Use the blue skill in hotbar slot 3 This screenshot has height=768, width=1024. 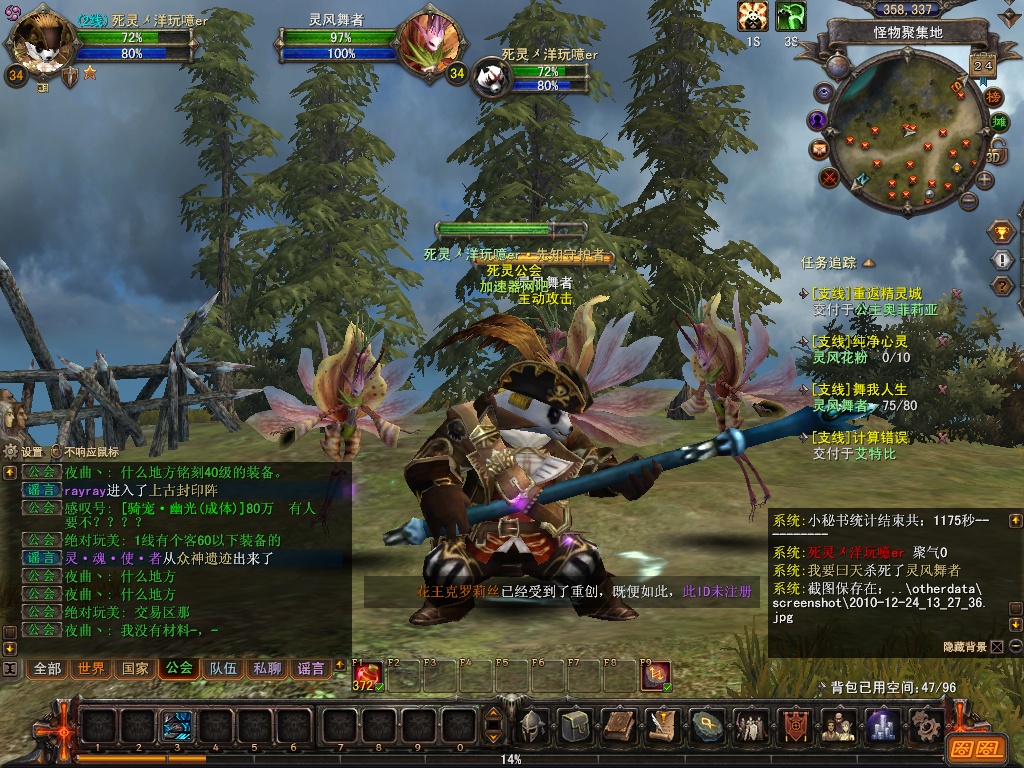[177, 724]
